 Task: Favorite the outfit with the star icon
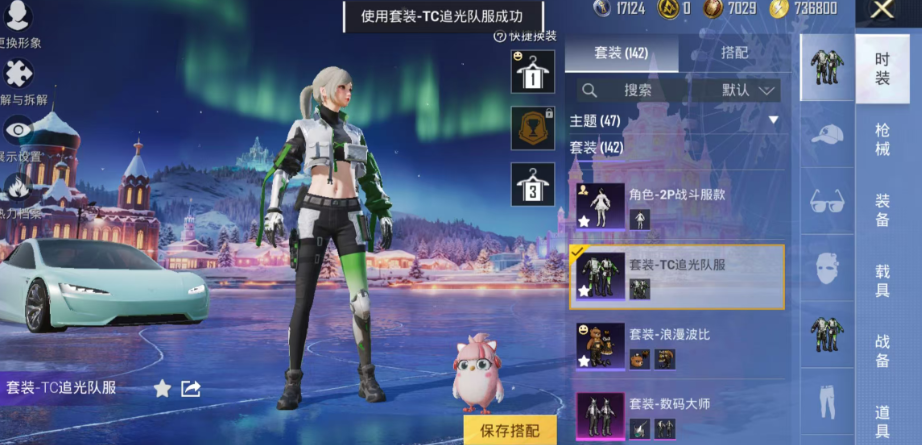click(162, 388)
